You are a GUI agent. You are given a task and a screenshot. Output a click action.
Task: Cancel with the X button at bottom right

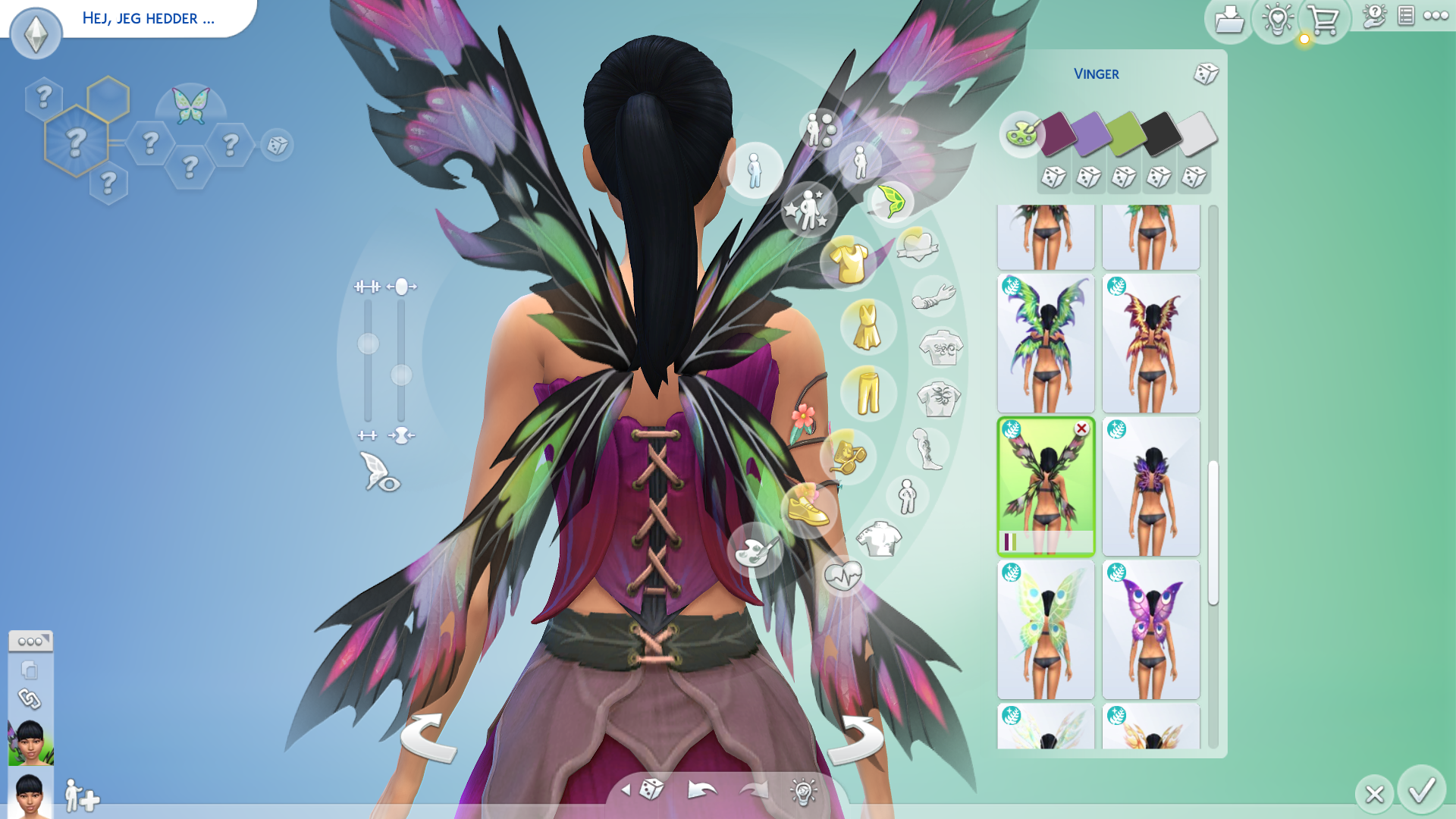coord(1374,794)
